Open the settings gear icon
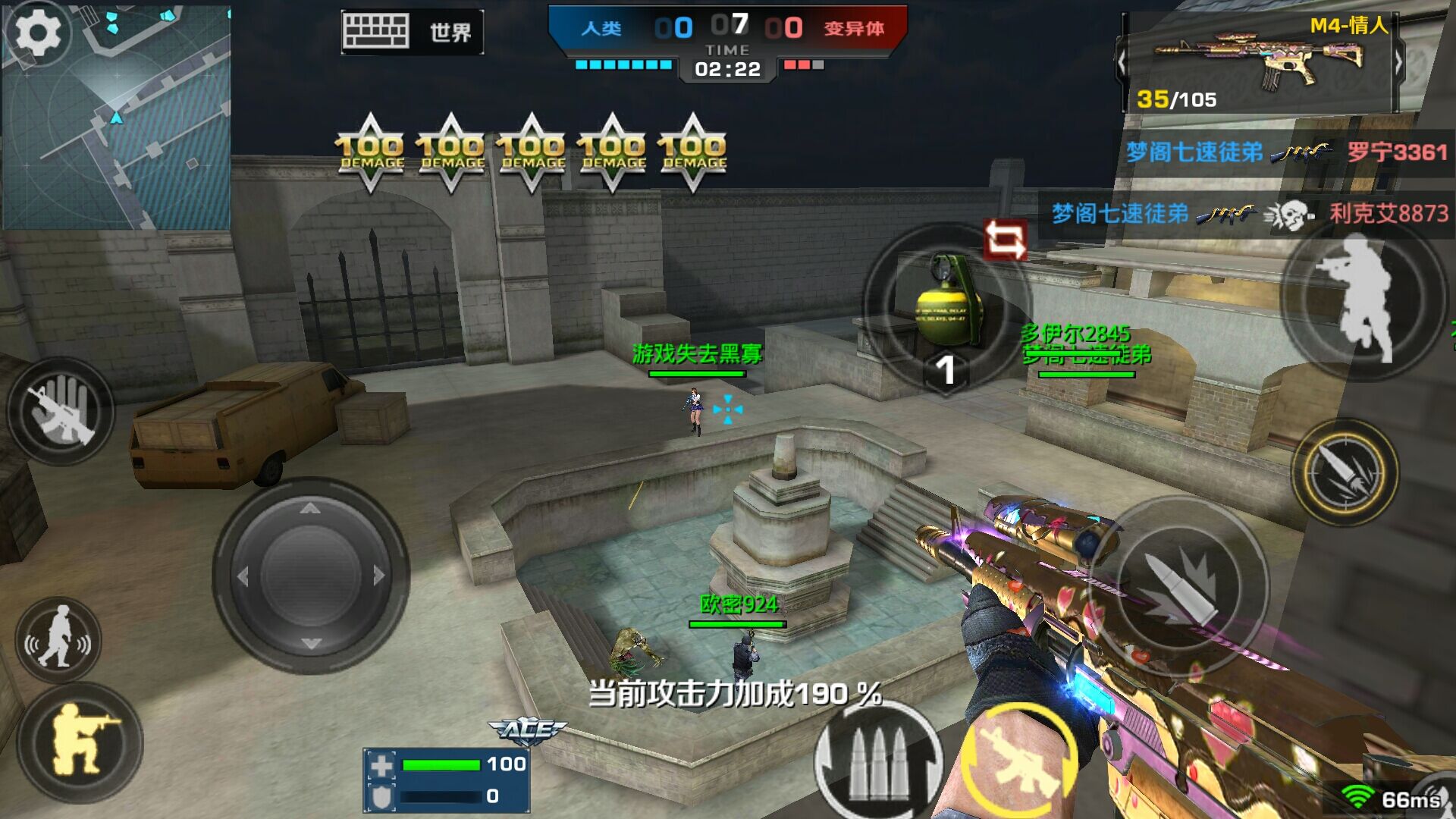 [38, 32]
